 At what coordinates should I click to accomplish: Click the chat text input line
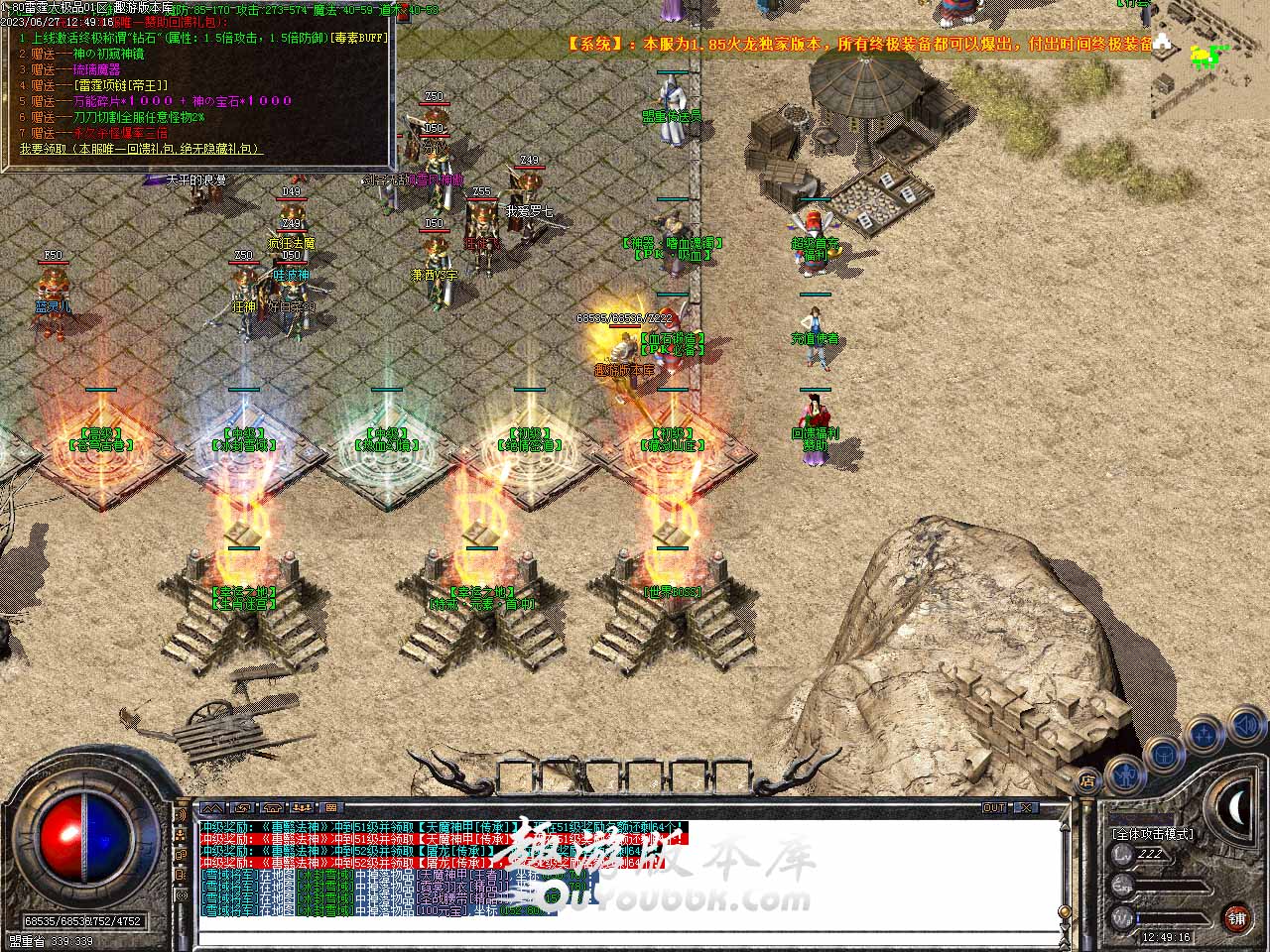(x=625, y=938)
